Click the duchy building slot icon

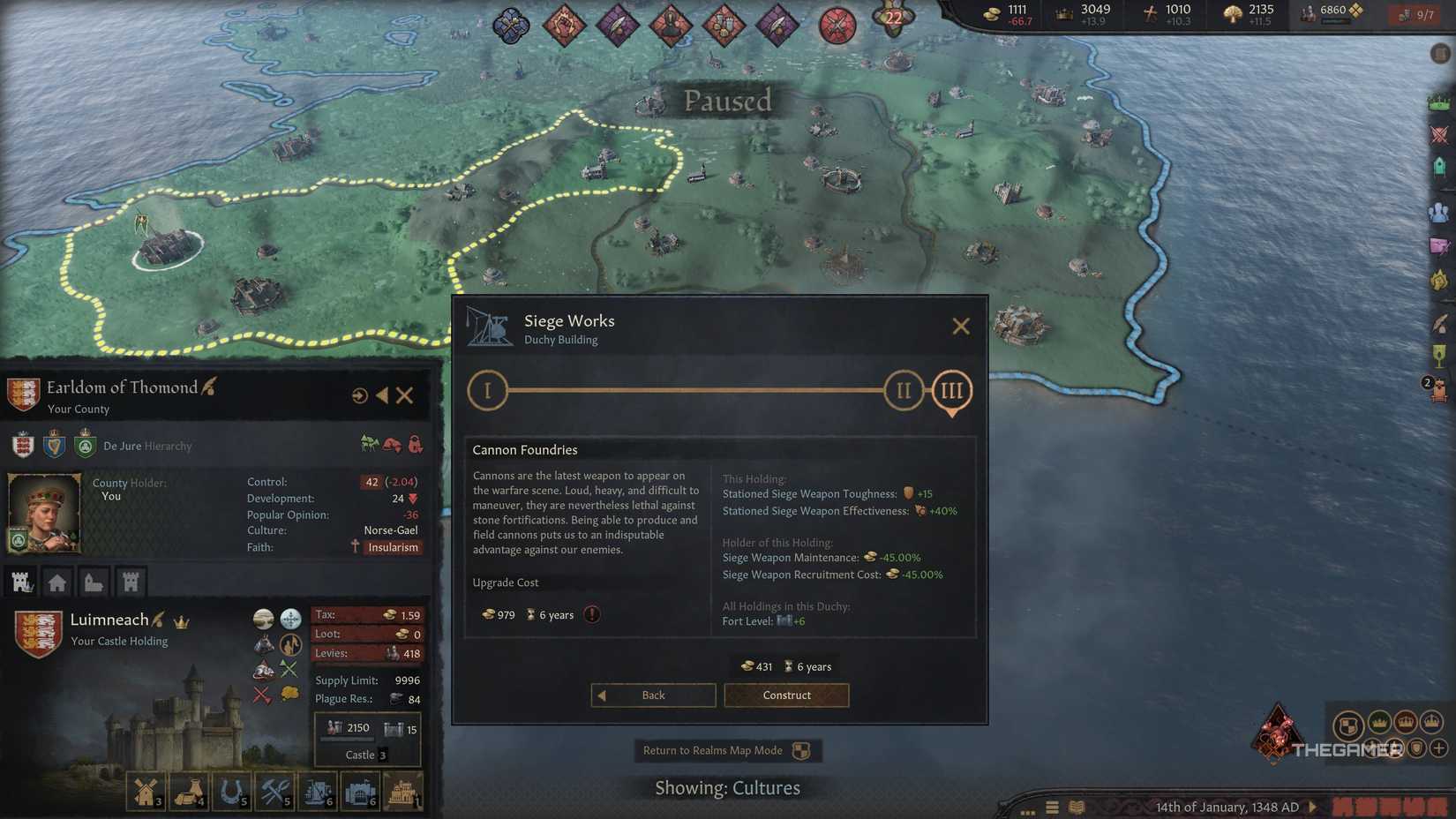[x=403, y=790]
